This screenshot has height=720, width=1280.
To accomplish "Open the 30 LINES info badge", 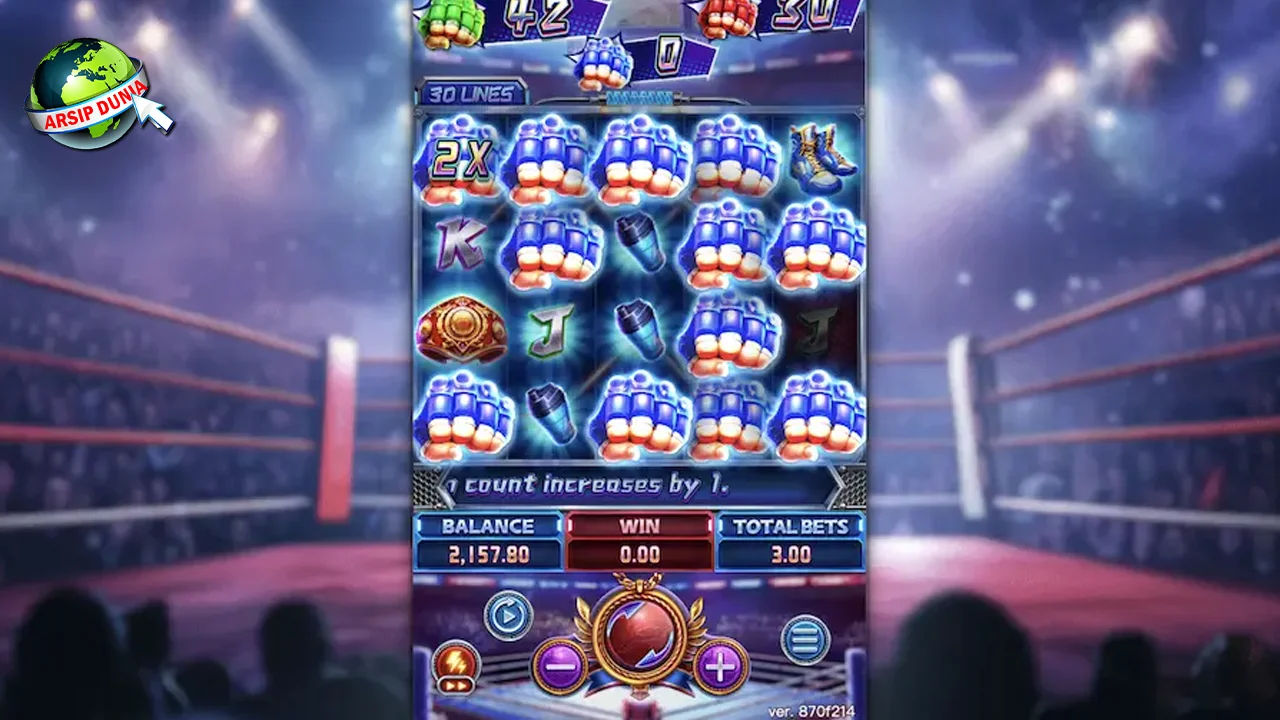I will (x=469, y=92).
